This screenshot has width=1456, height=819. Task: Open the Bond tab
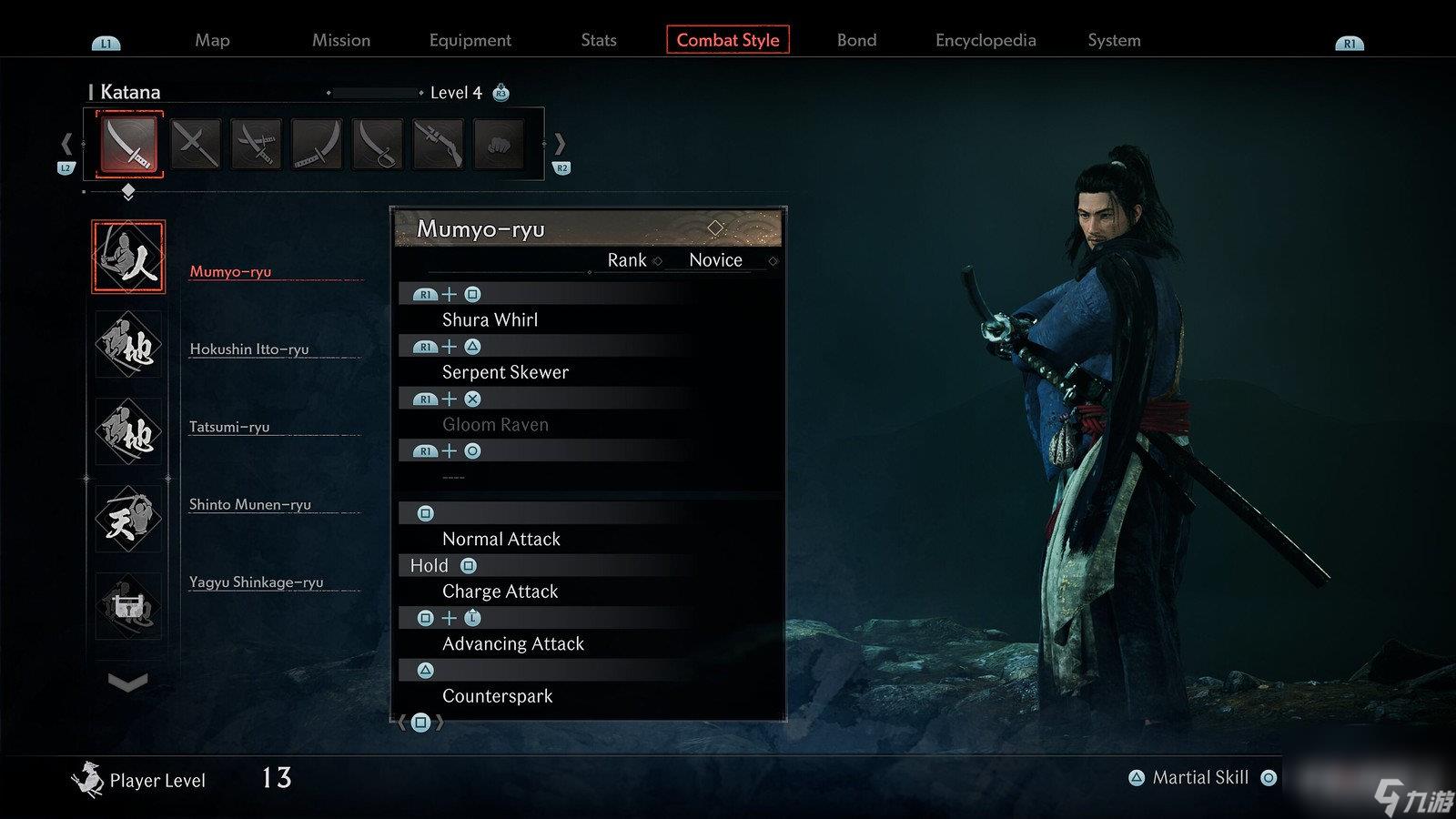pos(856,40)
